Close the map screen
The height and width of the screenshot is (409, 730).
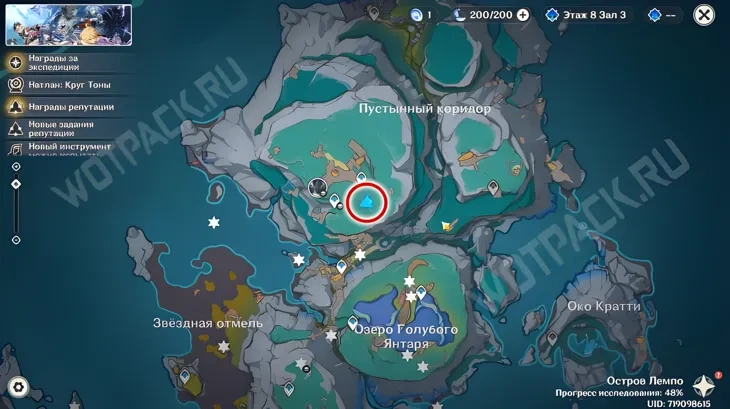pos(704,15)
